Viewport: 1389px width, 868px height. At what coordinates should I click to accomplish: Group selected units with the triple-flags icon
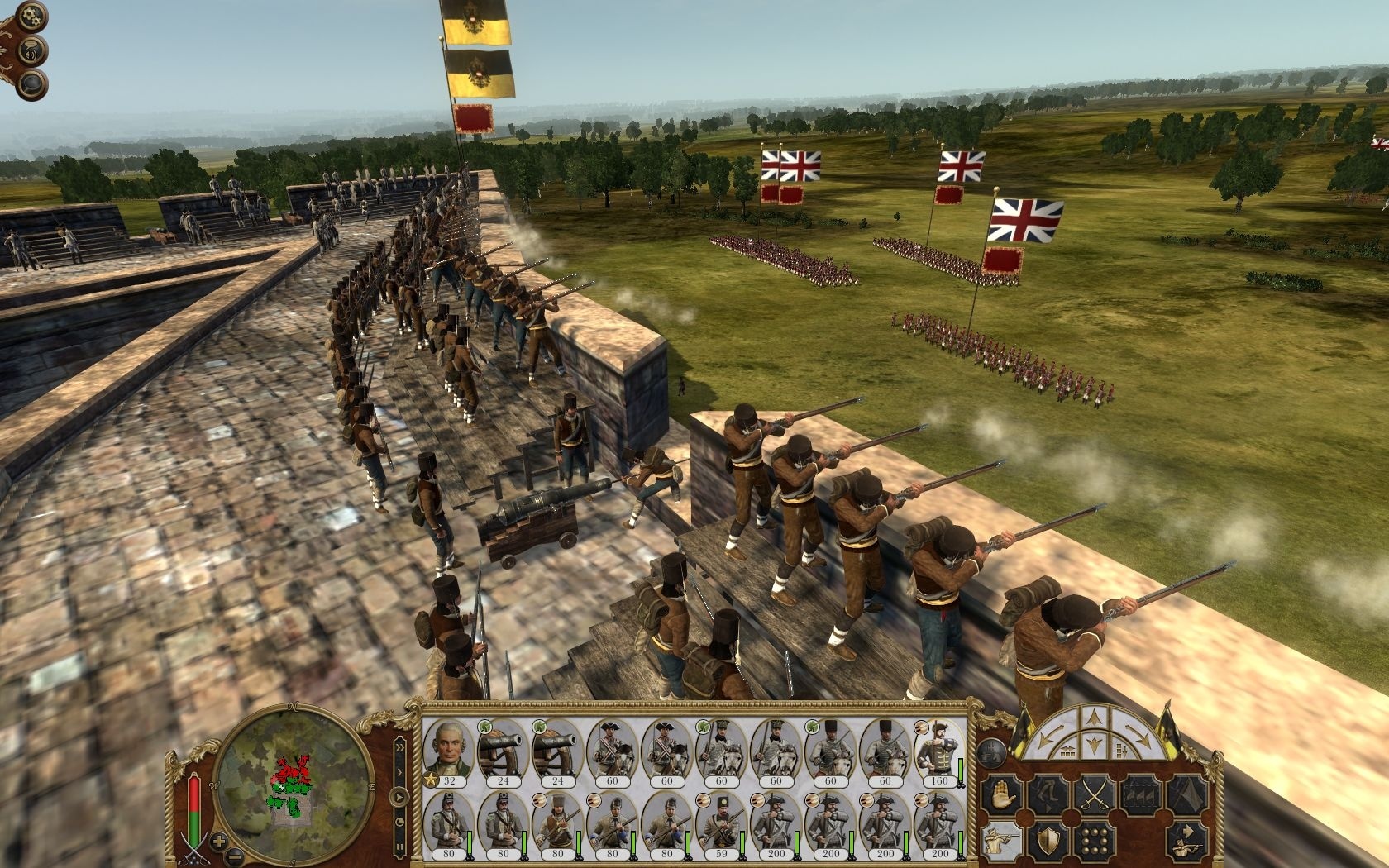point(1139,794)
